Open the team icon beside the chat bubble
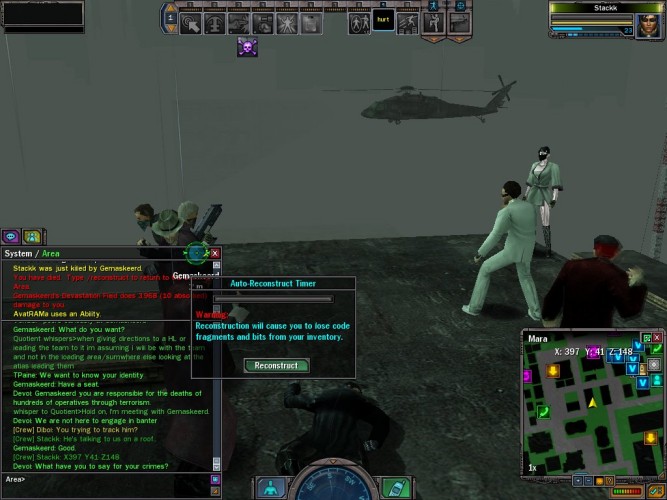This screenshot has width=667, height=500. point(31,237)
